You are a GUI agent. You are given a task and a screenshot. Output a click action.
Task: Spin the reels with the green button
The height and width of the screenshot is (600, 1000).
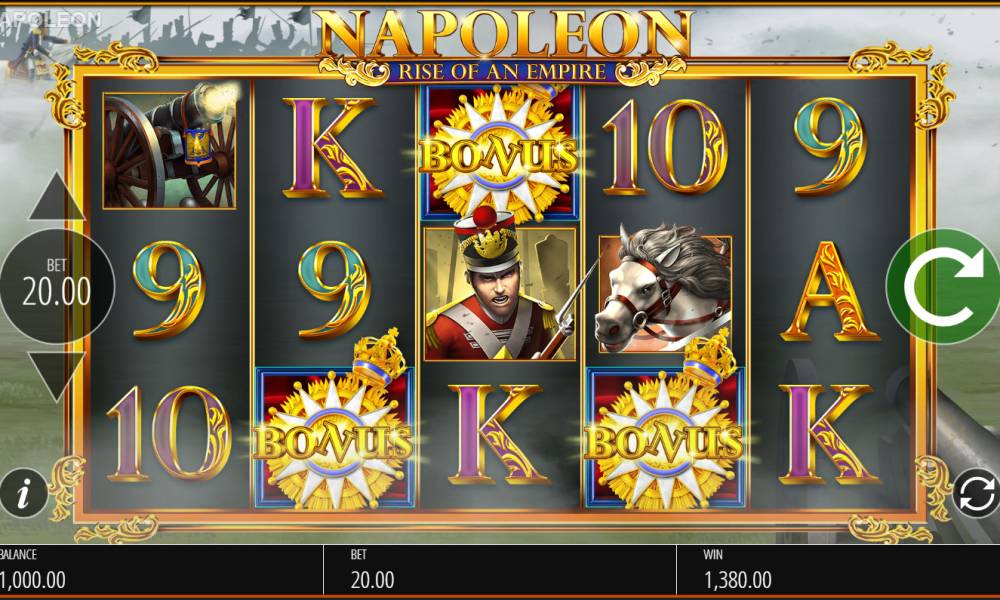(x=943, y=287)
